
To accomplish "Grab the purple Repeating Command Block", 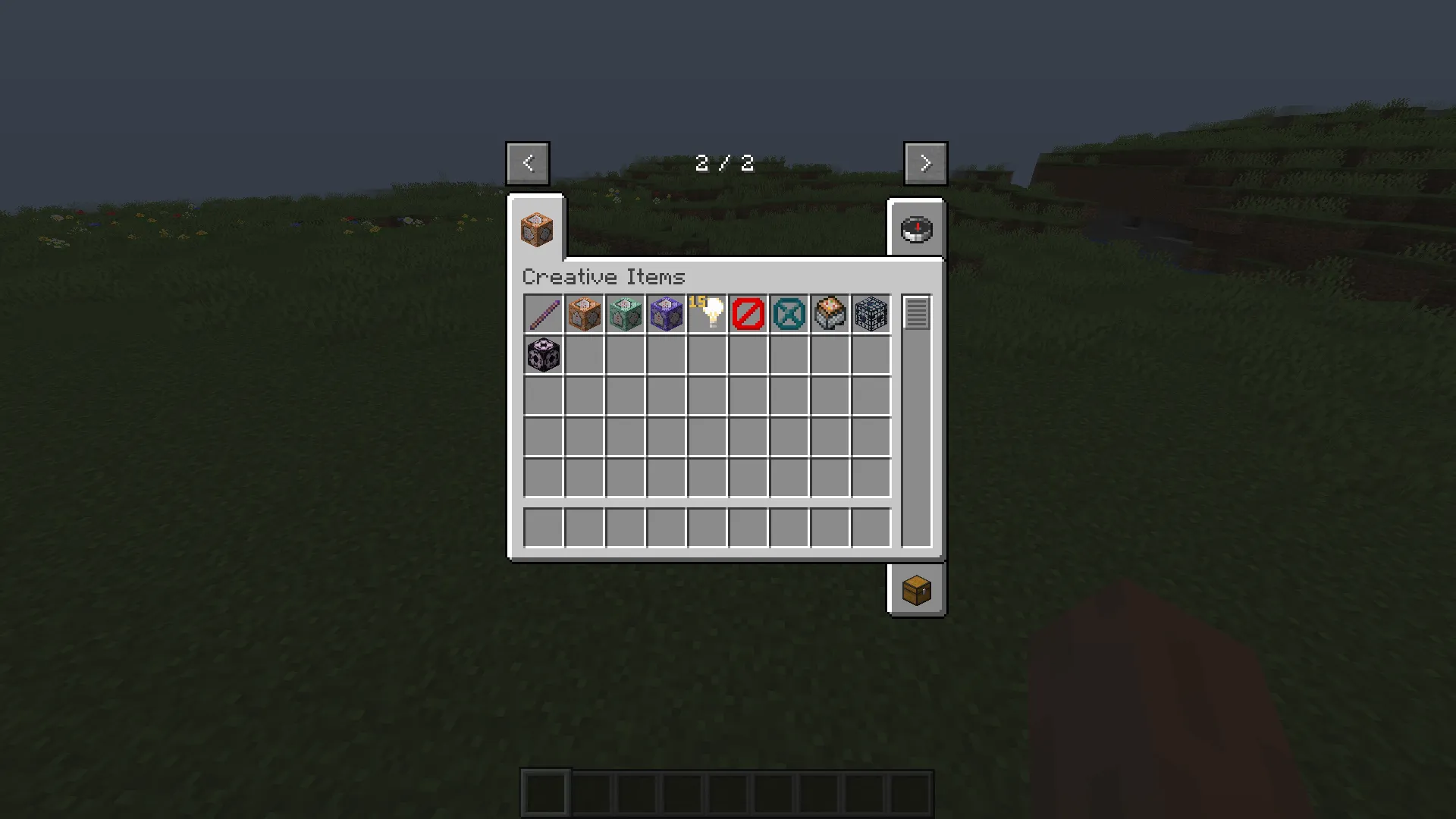I will pos(667,314).
